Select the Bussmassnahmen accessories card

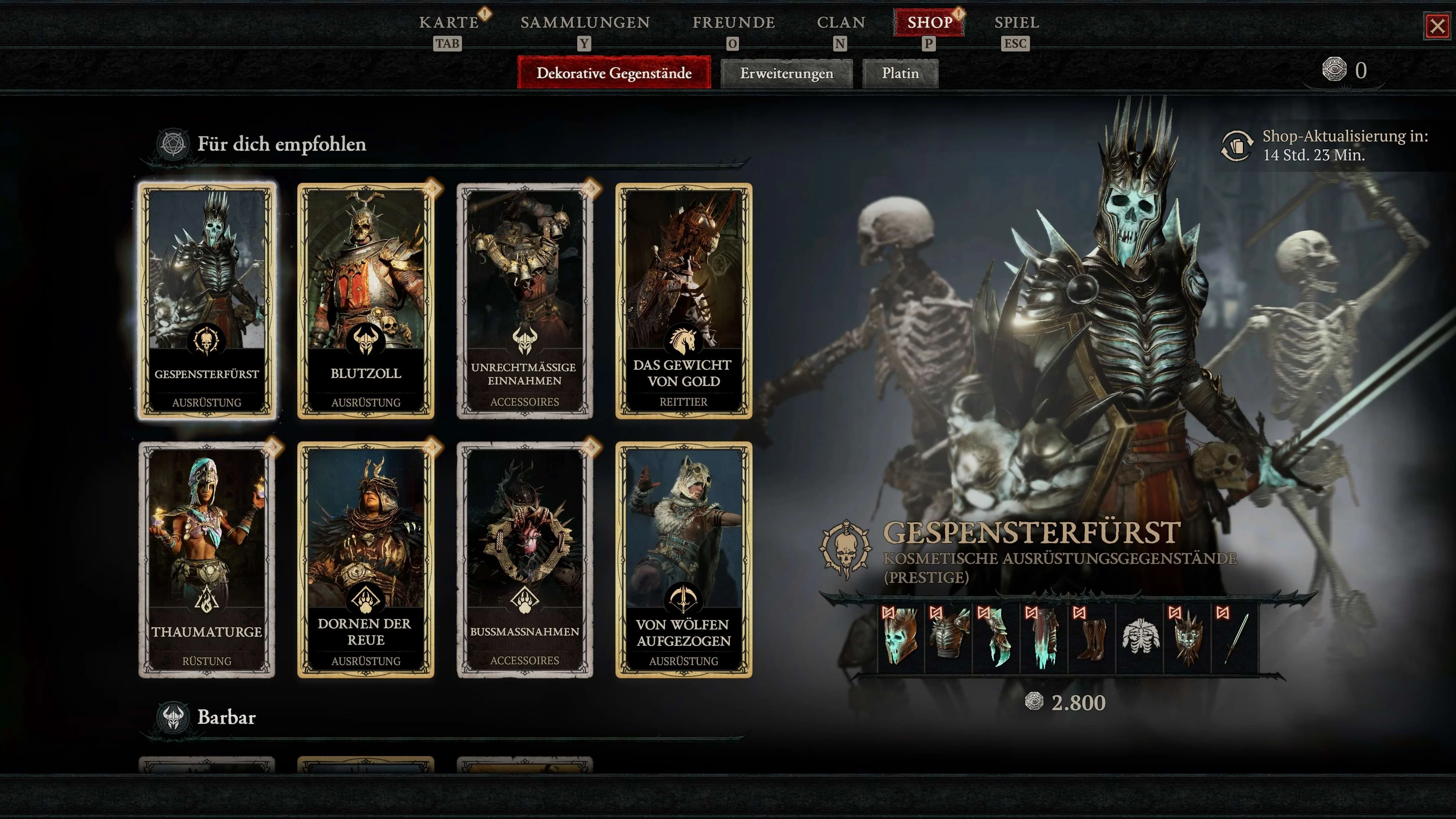[524, 560]
